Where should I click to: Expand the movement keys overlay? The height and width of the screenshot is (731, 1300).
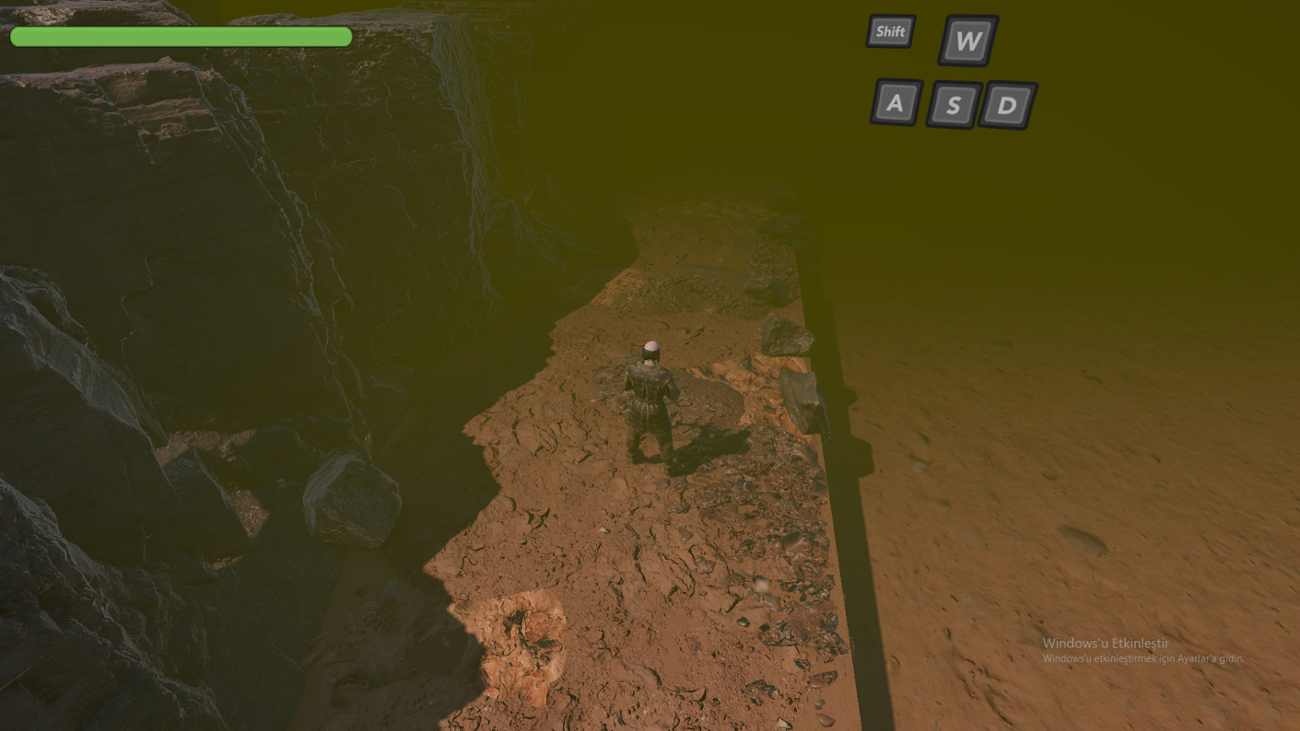[x=950, y=70]
